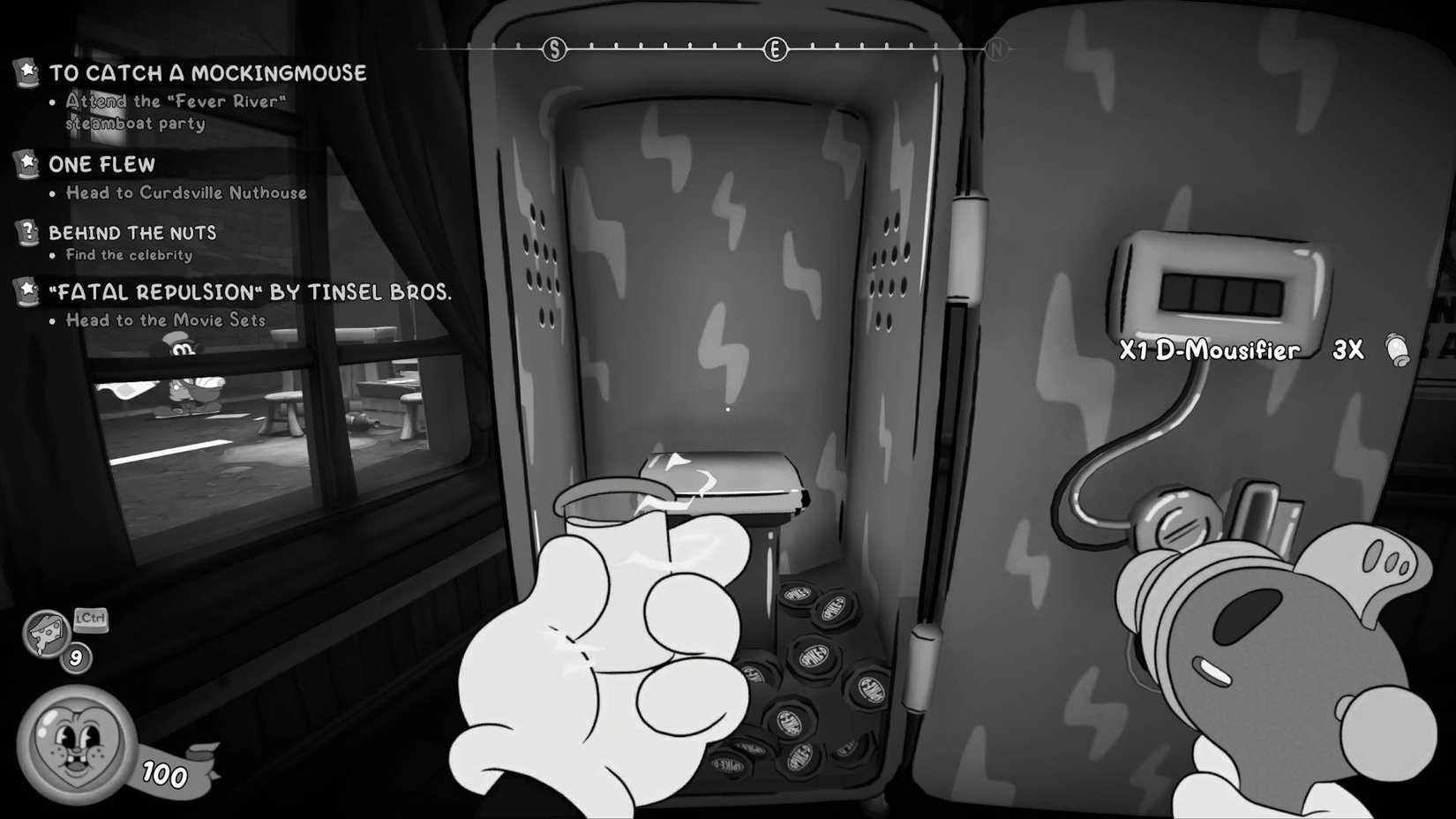Toggle tracking for the ONE FLEW quest
The width and height of the screenshot is (1456, 819).
coord(102,163)
